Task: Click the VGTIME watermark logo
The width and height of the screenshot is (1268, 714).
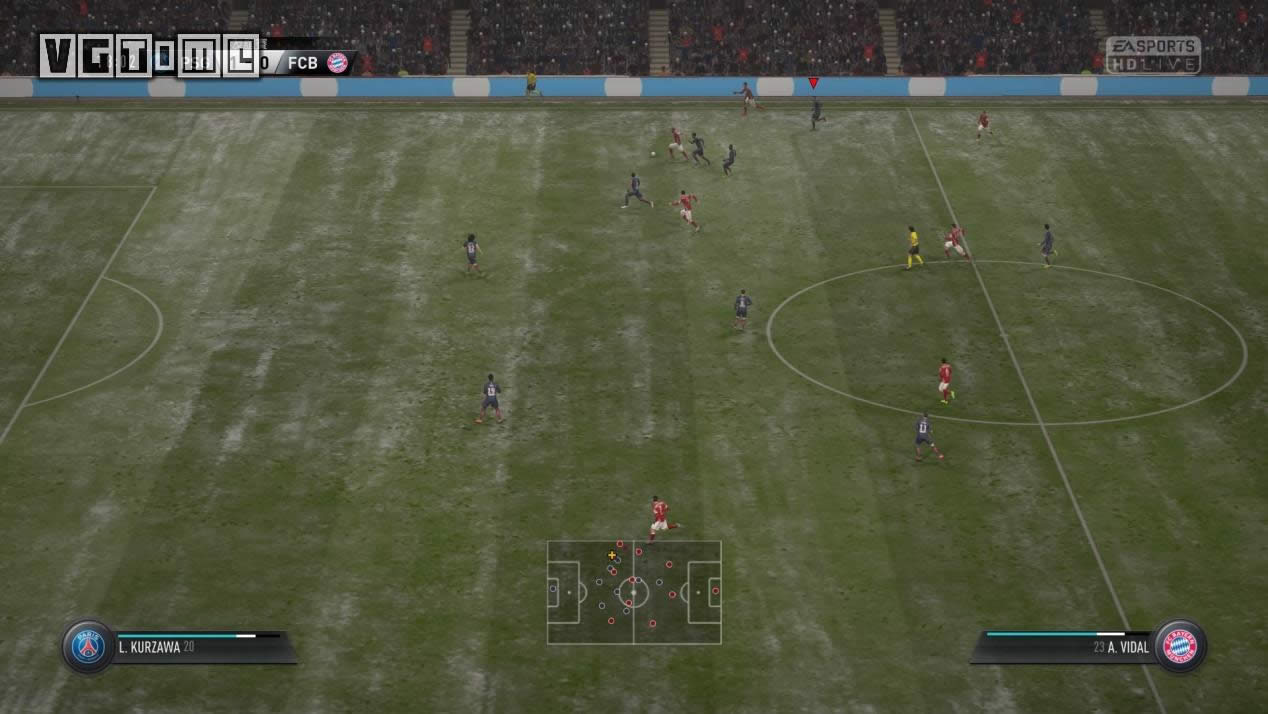Action: tap(148, 56)
